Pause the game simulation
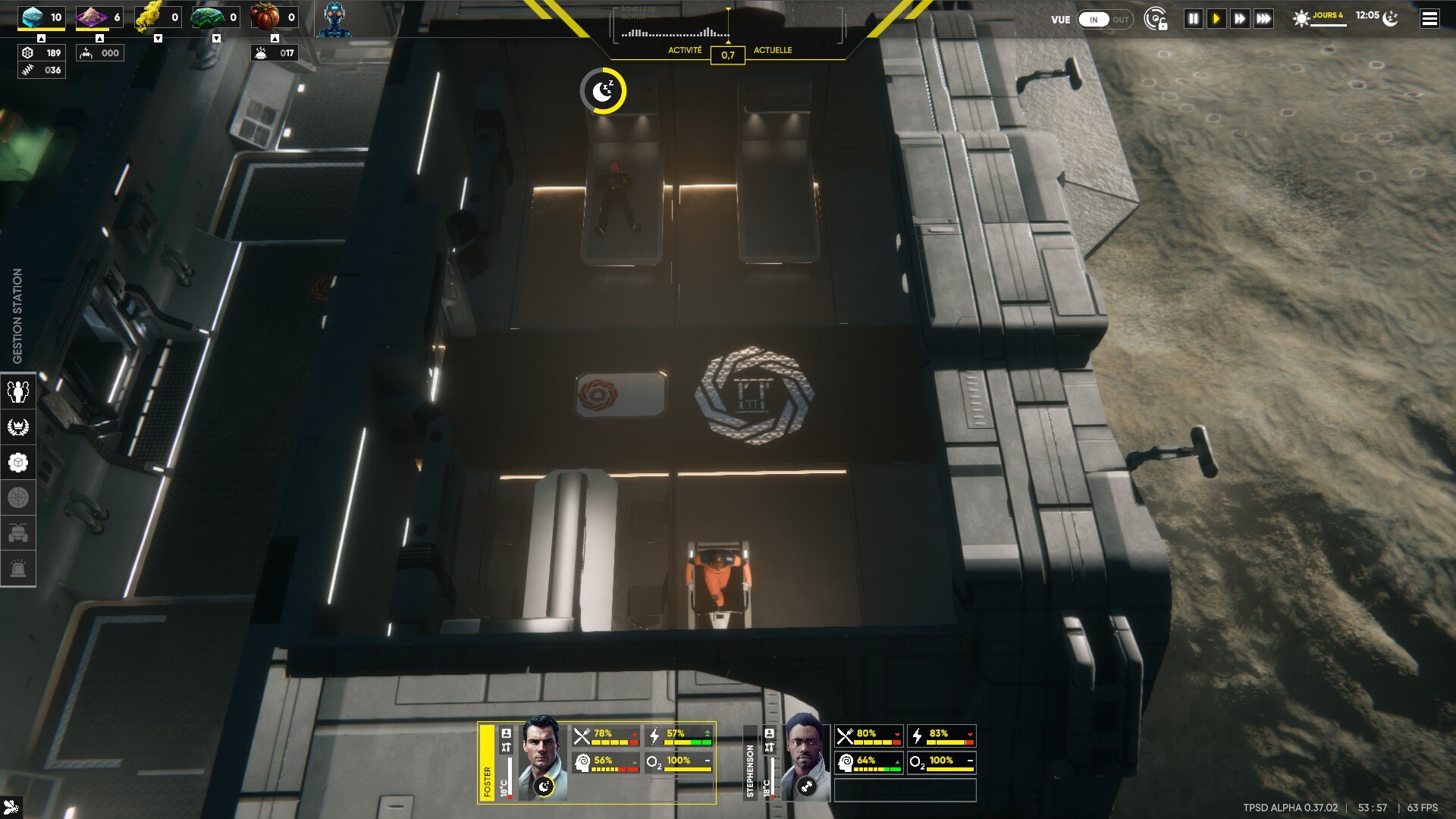The height and width of the screenshot is (819, 1456). tap(1193, 19)
